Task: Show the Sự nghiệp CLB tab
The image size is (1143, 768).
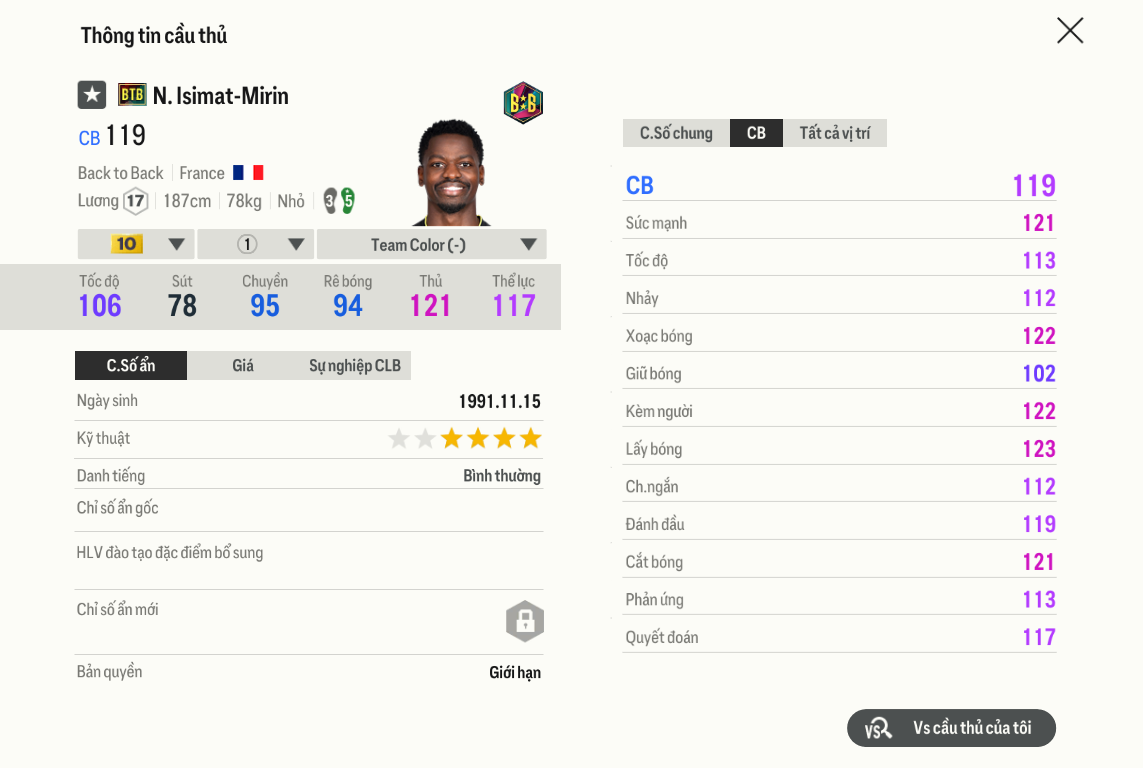Action: pos(354,366)
